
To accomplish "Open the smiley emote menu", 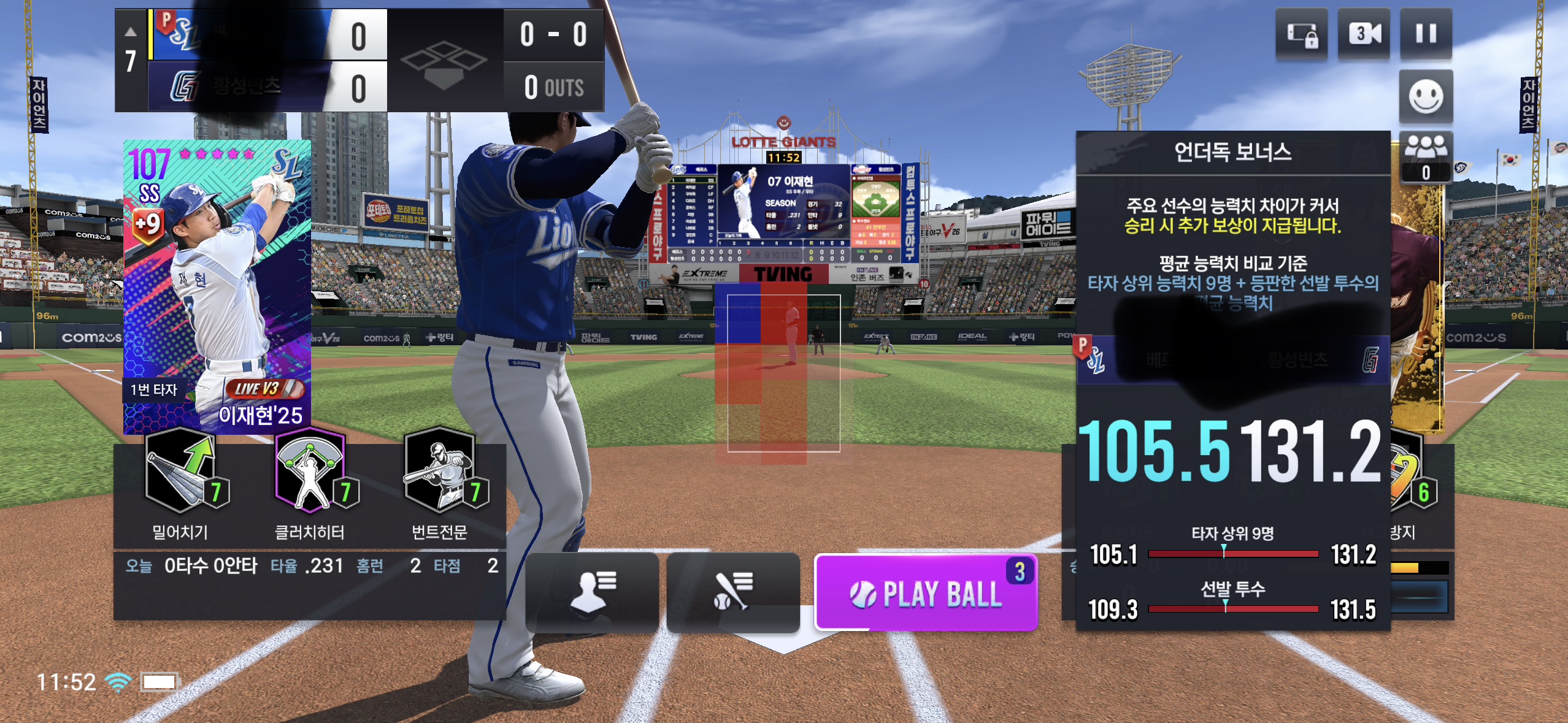I will pyautogui.click(x=1426, y=97).
